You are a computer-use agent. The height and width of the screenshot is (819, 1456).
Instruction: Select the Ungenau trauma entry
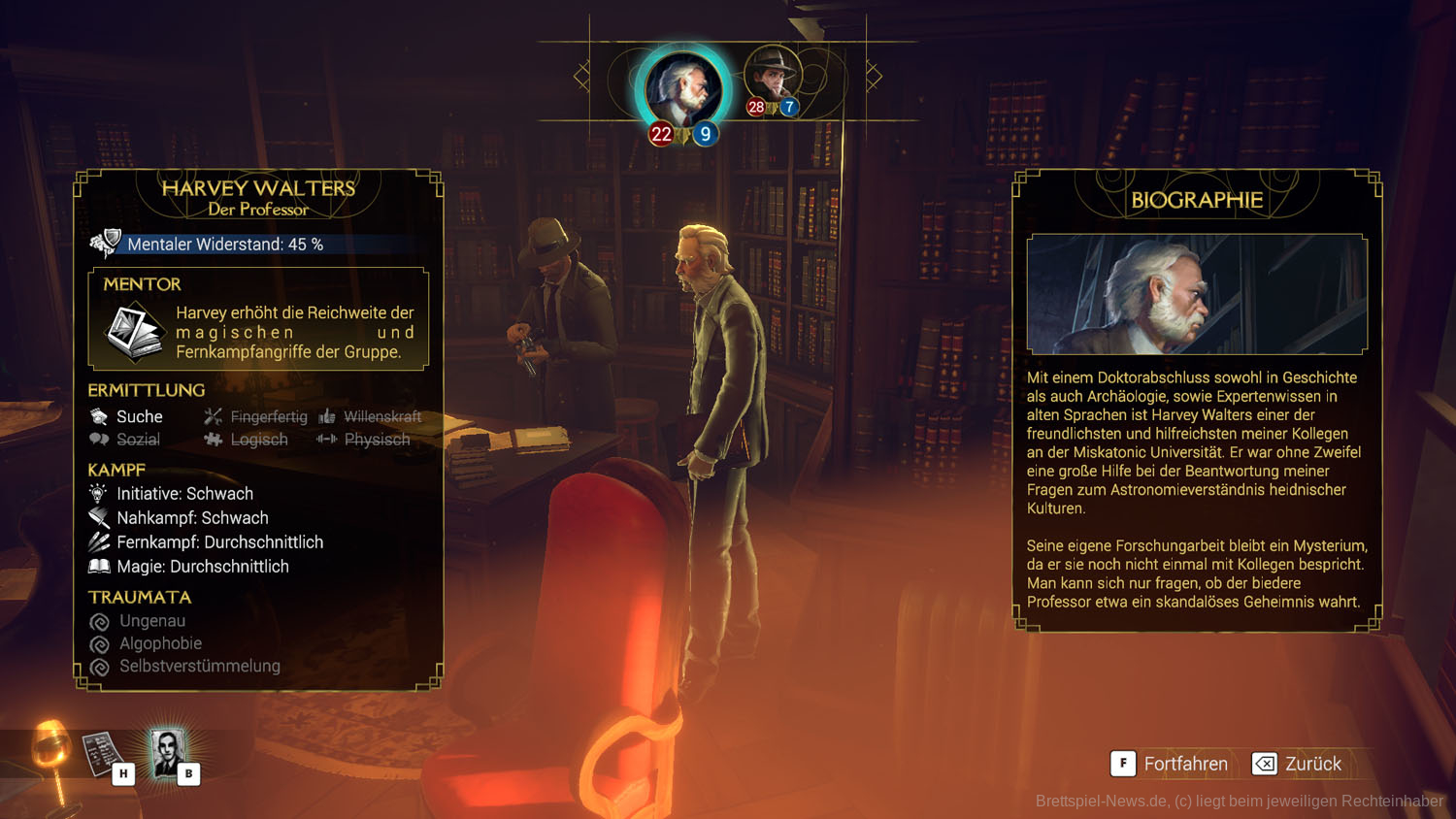pyautogui.click(x=151, y=621)
